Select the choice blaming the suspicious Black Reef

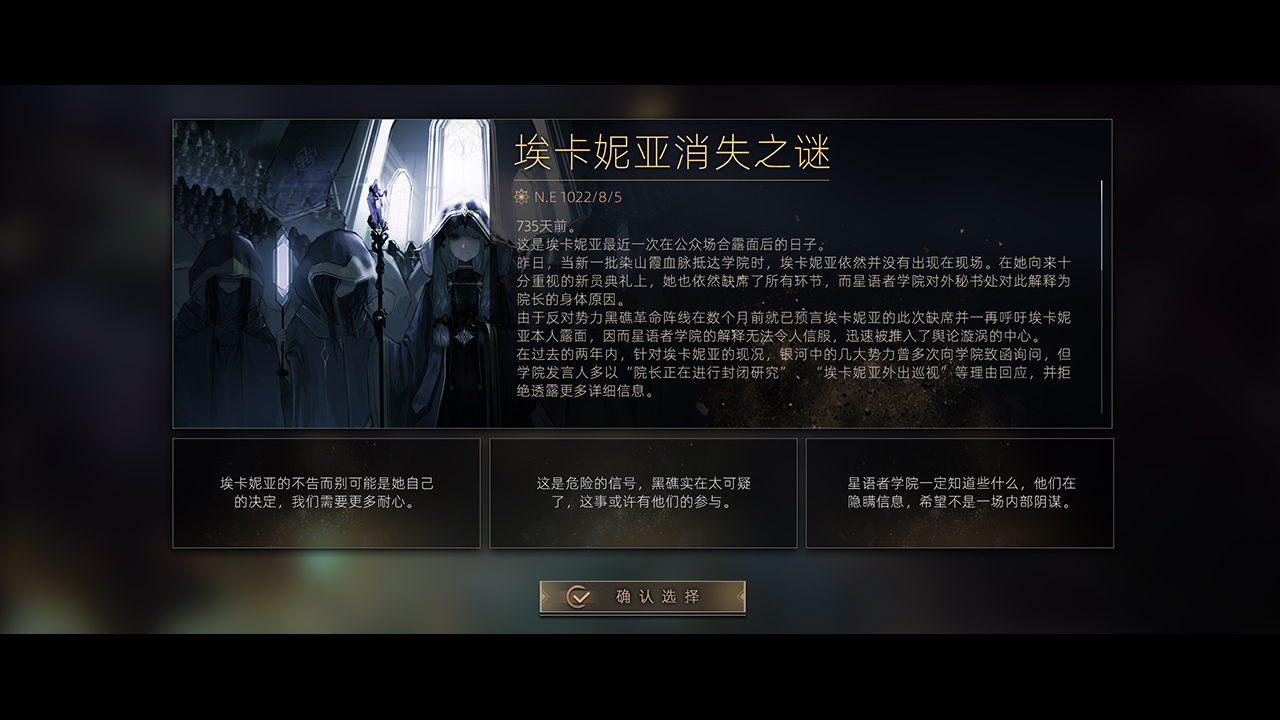coord(643,493)
